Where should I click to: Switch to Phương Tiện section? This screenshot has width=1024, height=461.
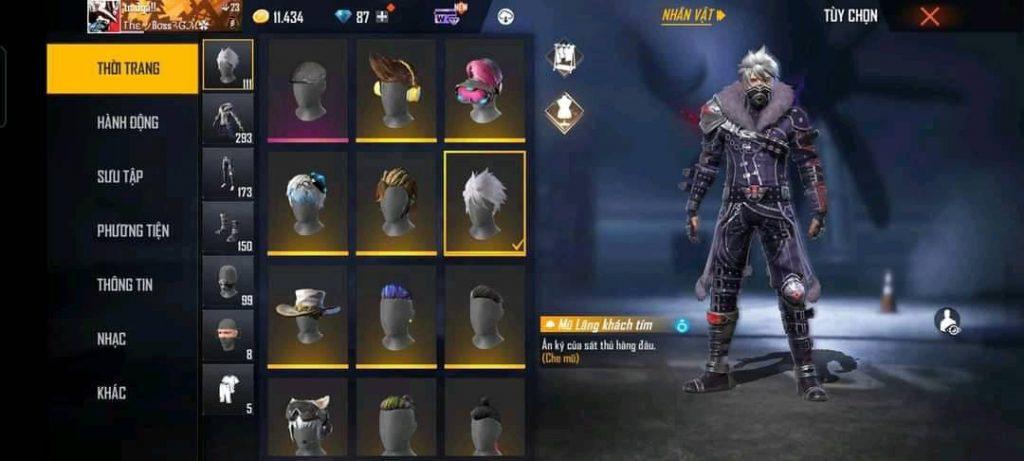(x=132, y=231)
